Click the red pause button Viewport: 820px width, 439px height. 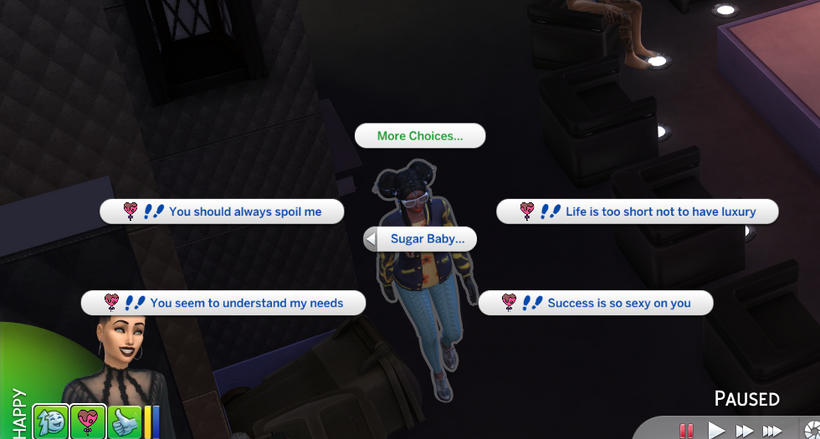click(687, 430)
